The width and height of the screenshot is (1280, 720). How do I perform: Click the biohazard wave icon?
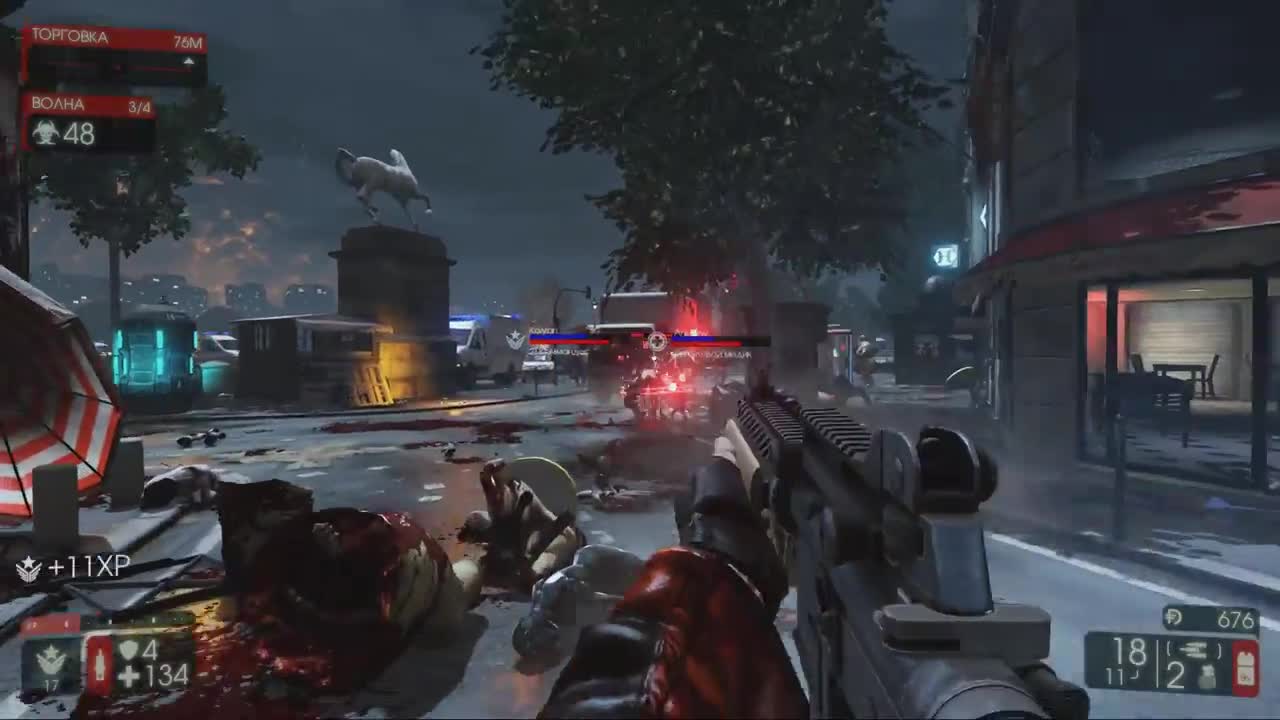coord(46,132)
